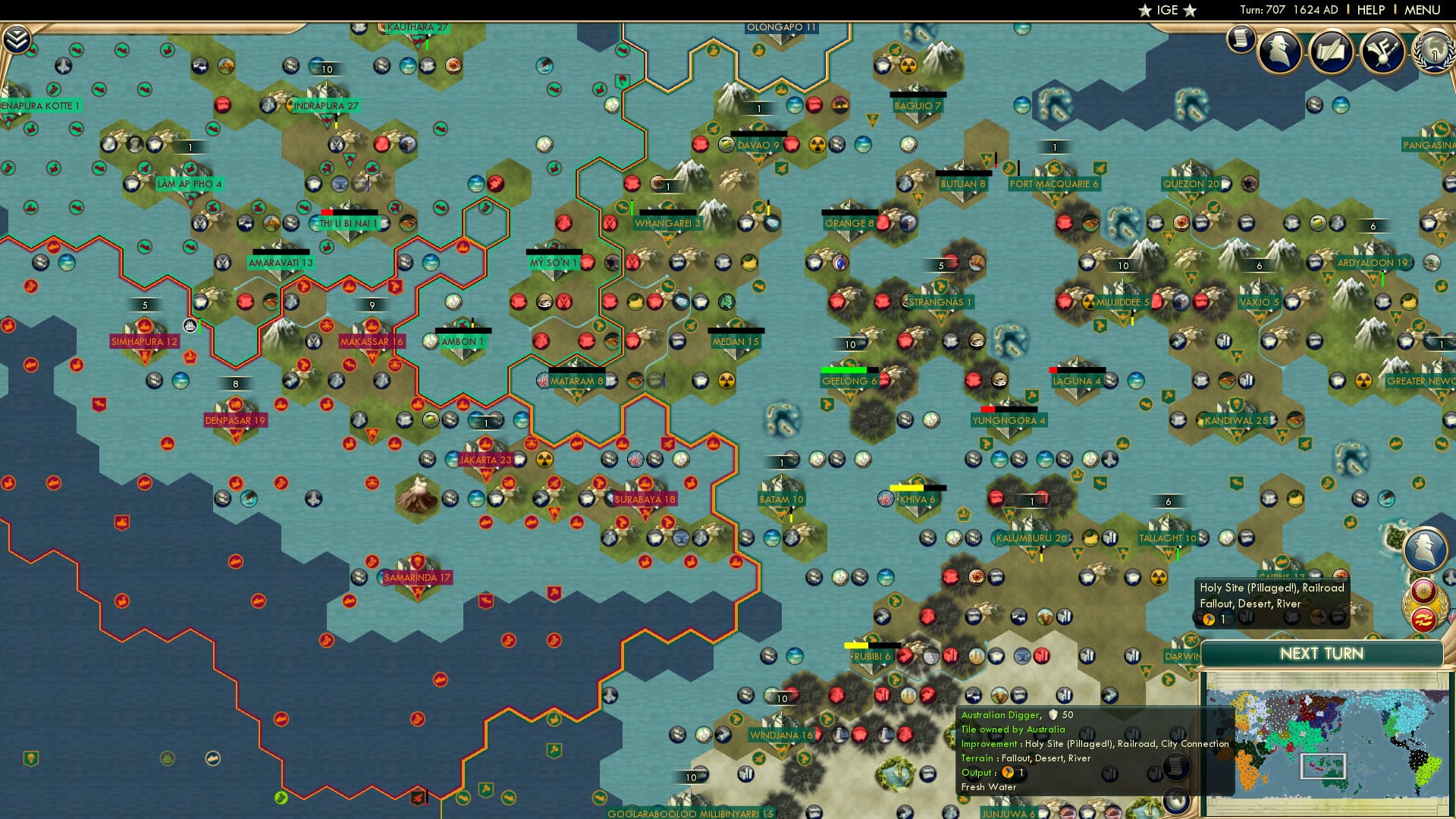
Task: Select the black unit flag above Ambon
Action: coord(463,329)
